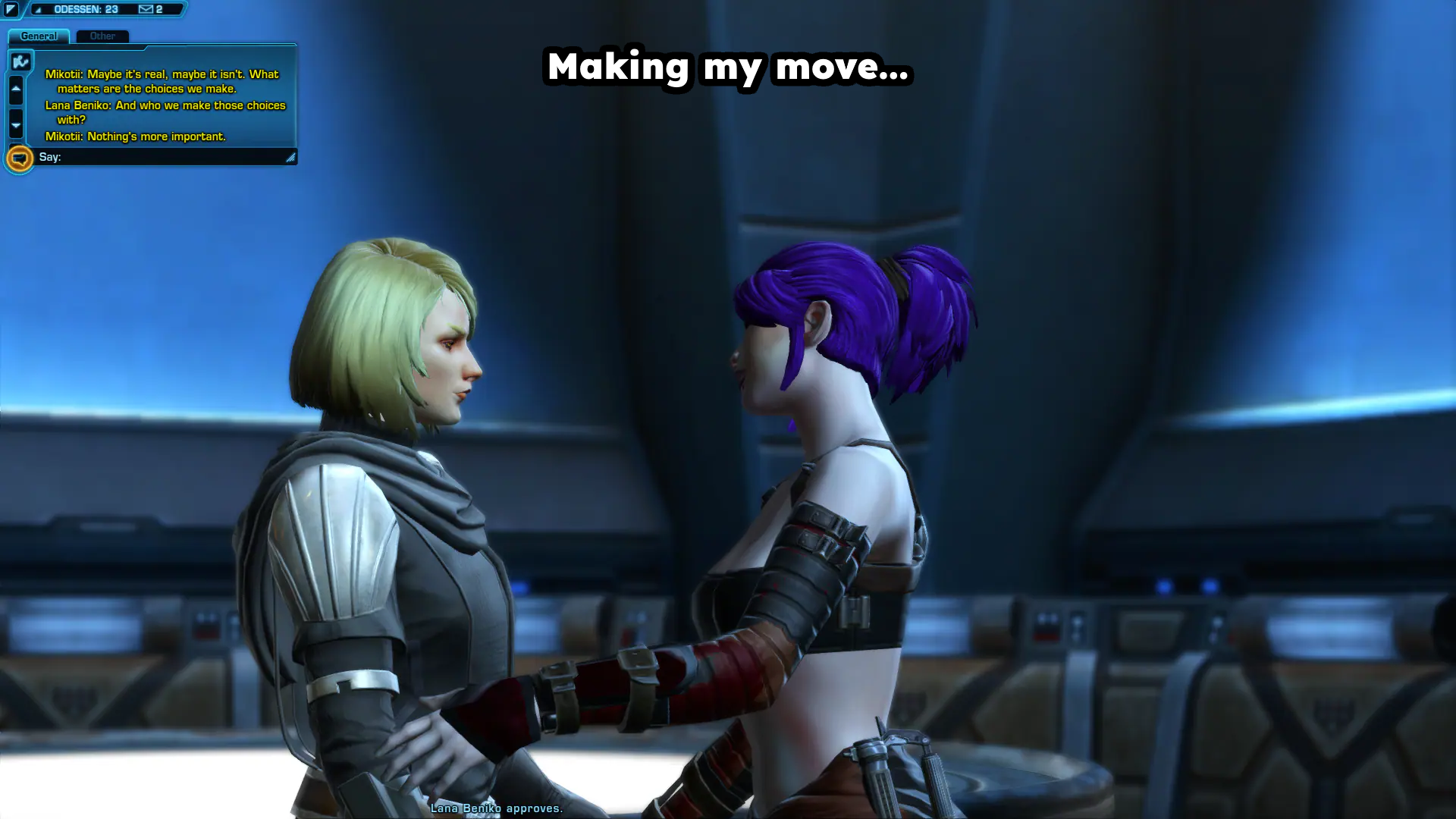1456x819 pixels.
Task: Expand the Odessen channel list arrow
Action: [x=38, y=10]
